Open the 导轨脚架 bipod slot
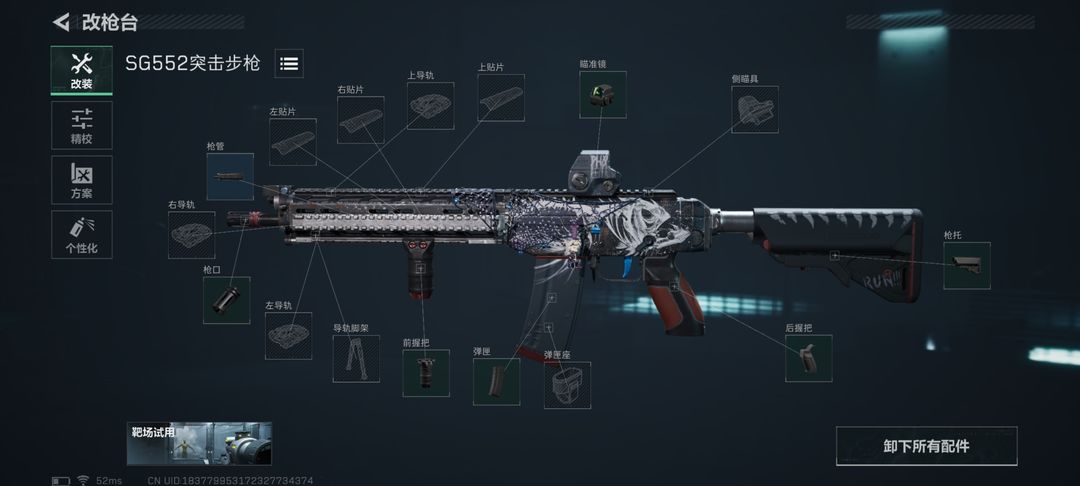 (x=356, y=359)
